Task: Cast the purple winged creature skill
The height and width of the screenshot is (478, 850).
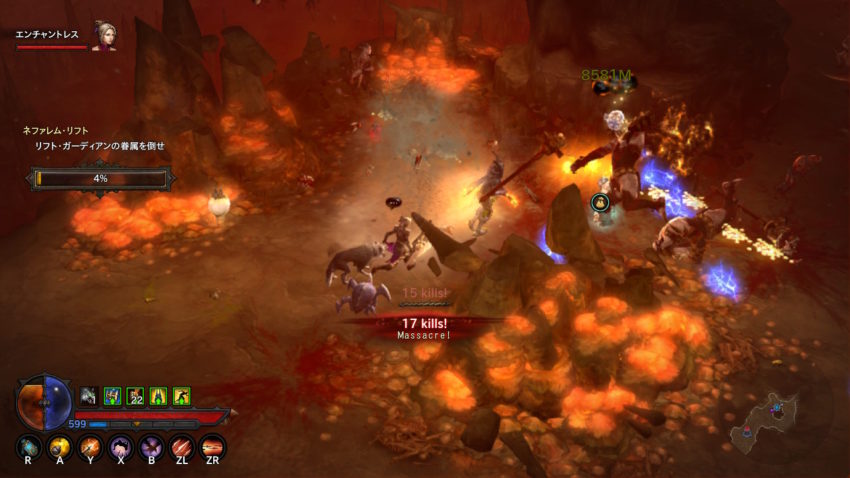Action: pos(151,446)
